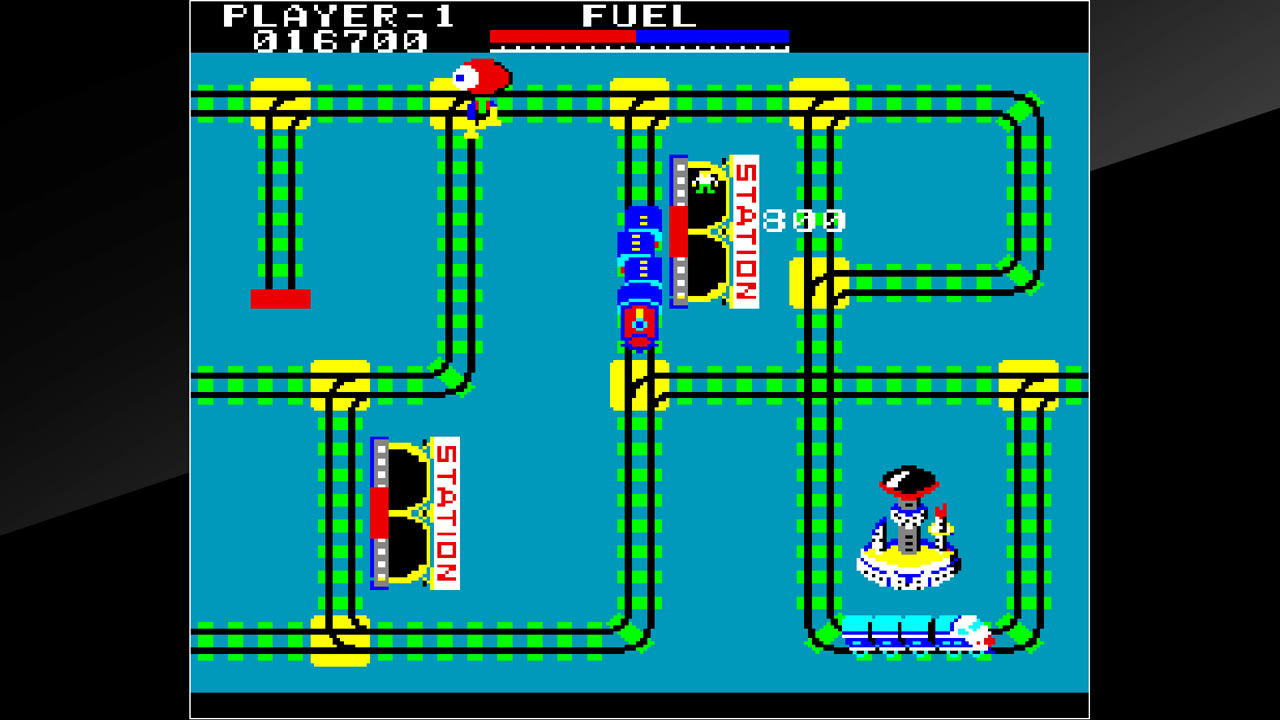The image size is (1280, 720).
Task: Click the red portion of the fuel gauge
Action: (560, 40)
